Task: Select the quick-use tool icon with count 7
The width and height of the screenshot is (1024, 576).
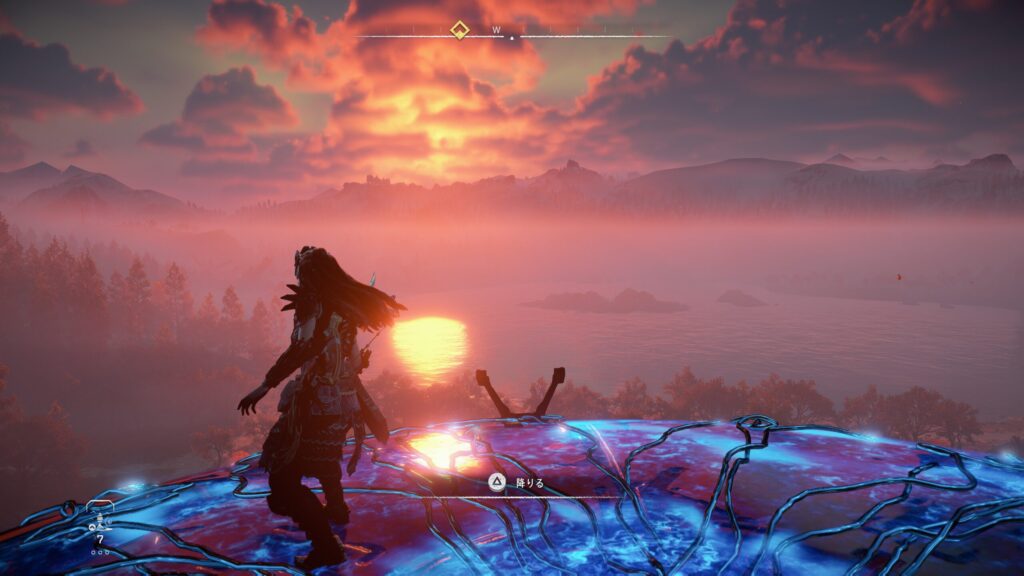Action: point(98,522)
